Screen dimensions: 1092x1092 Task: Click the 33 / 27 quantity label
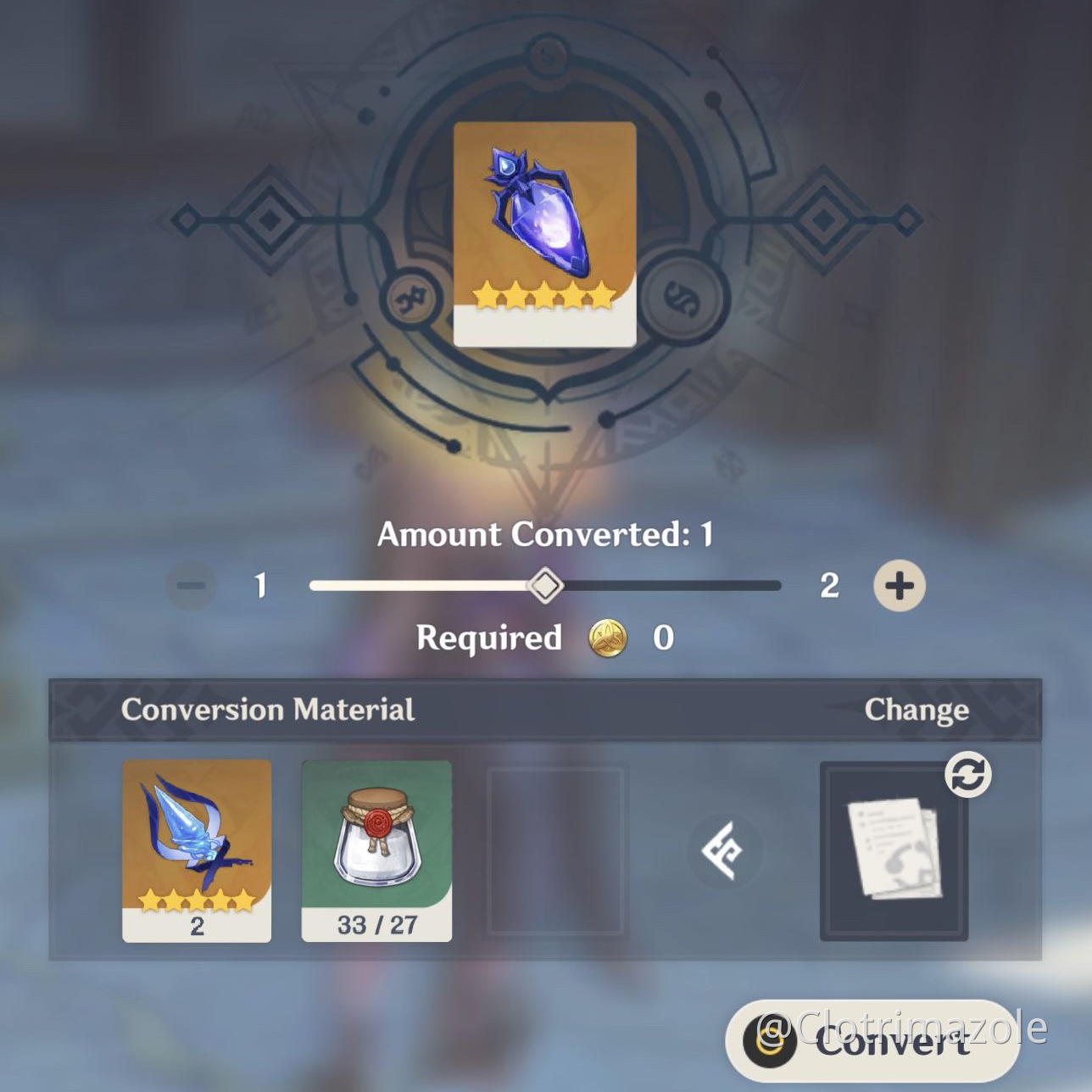376,924
